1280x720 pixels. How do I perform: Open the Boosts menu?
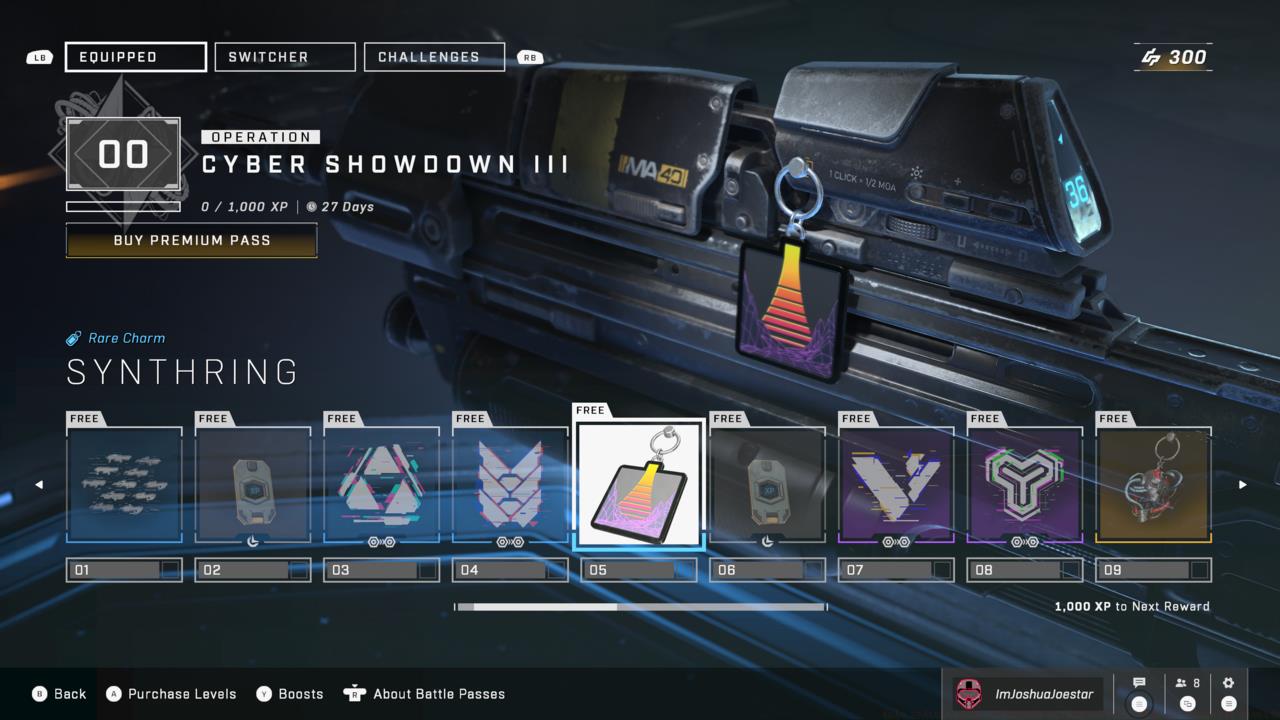[290, 694]
